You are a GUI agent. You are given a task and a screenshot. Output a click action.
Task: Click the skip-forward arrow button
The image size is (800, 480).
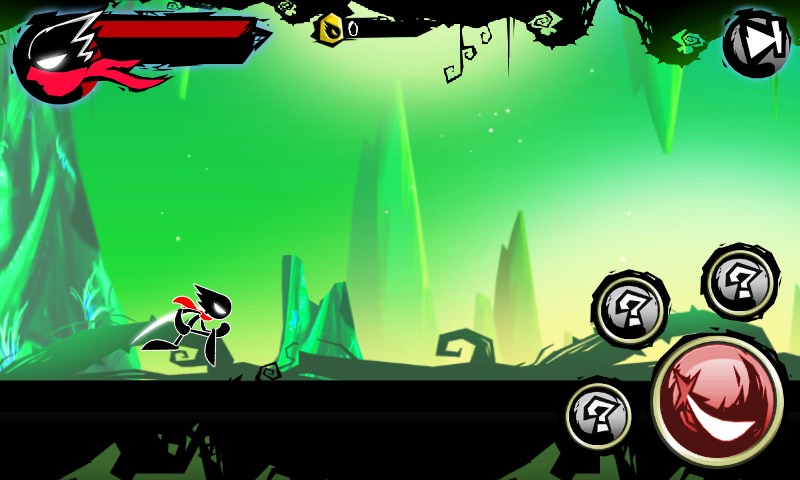coord(757,43)
